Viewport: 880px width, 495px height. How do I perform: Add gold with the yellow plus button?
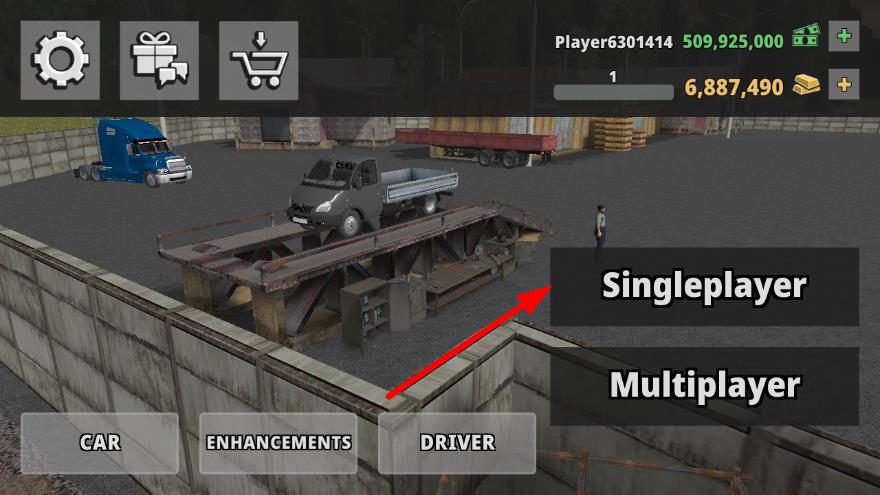[844, 84]
